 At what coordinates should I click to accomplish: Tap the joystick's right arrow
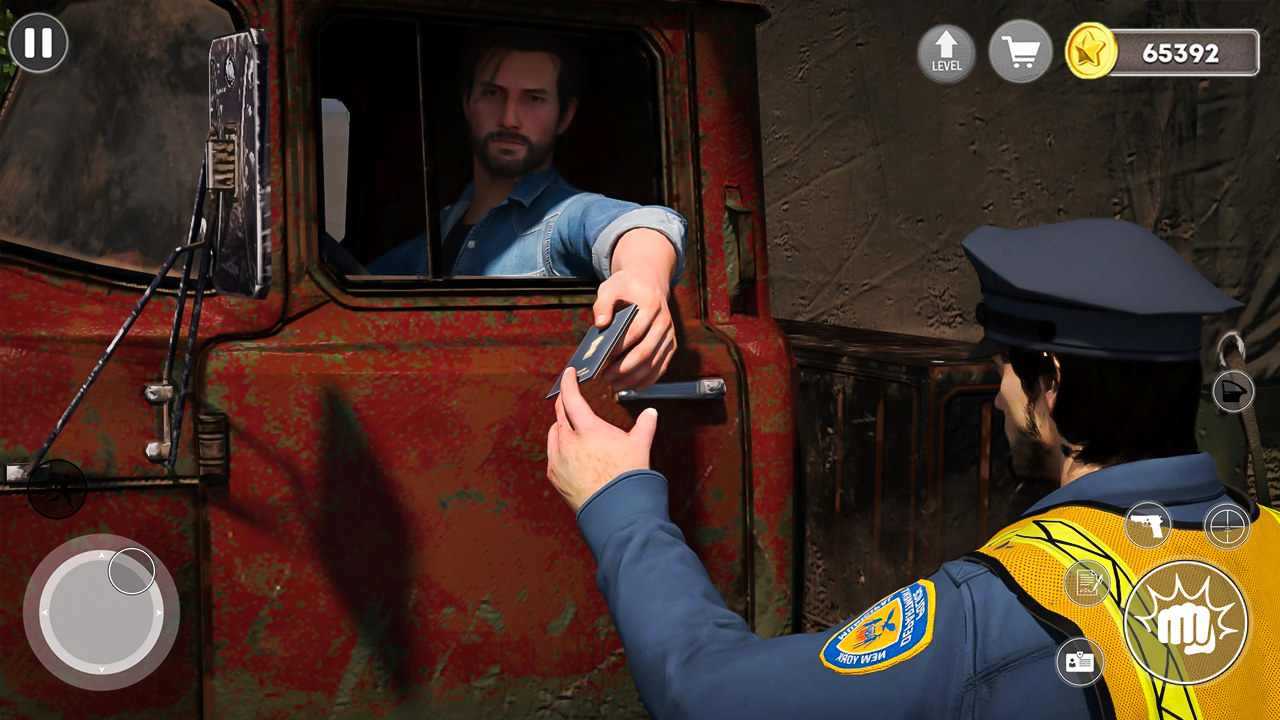coord(159,612)
